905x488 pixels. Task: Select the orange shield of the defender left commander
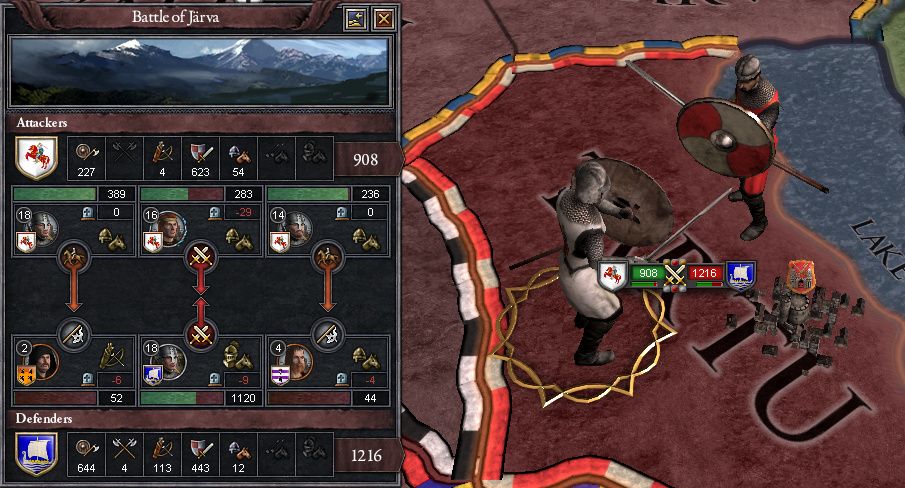[x=26, y=375]
